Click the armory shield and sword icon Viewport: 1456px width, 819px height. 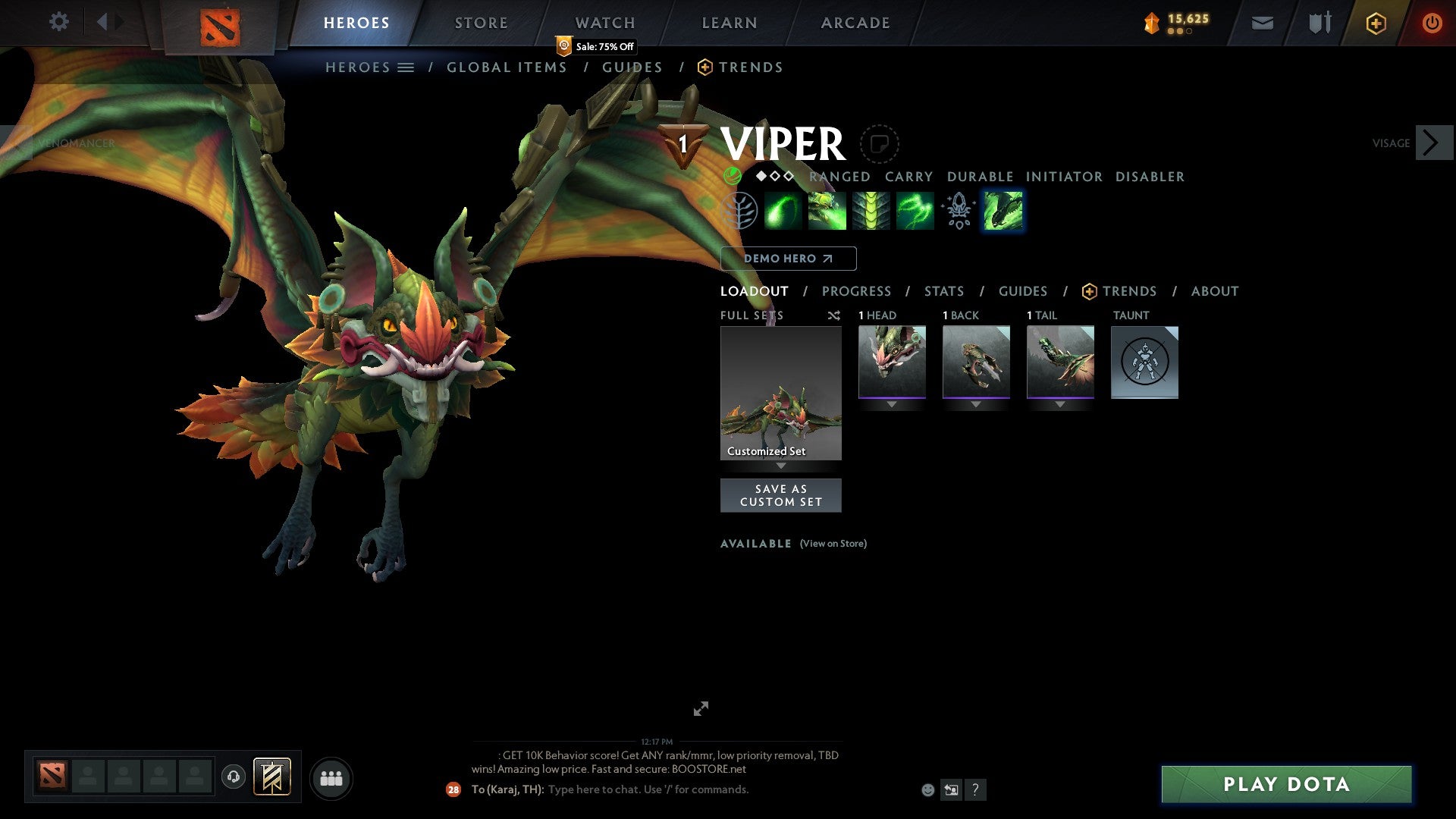(1319, 22)
